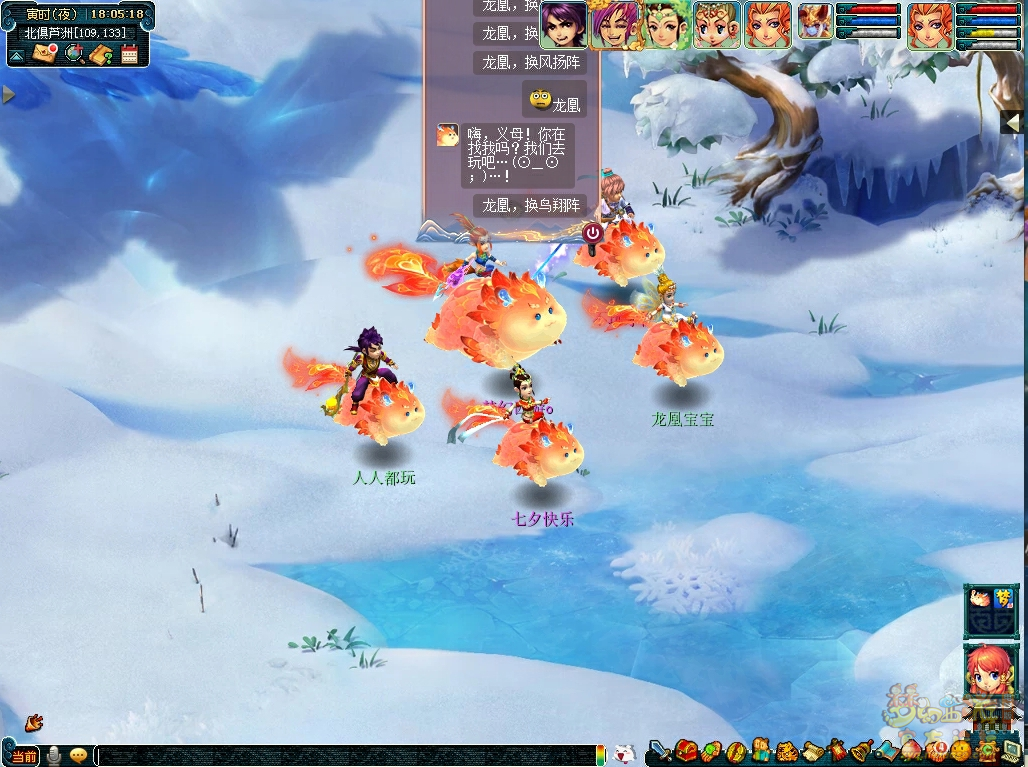Select the purple-haired teammate portrait
This screenshot has width=1028, height=767.
pyautogui.click(x=563, y=25)
